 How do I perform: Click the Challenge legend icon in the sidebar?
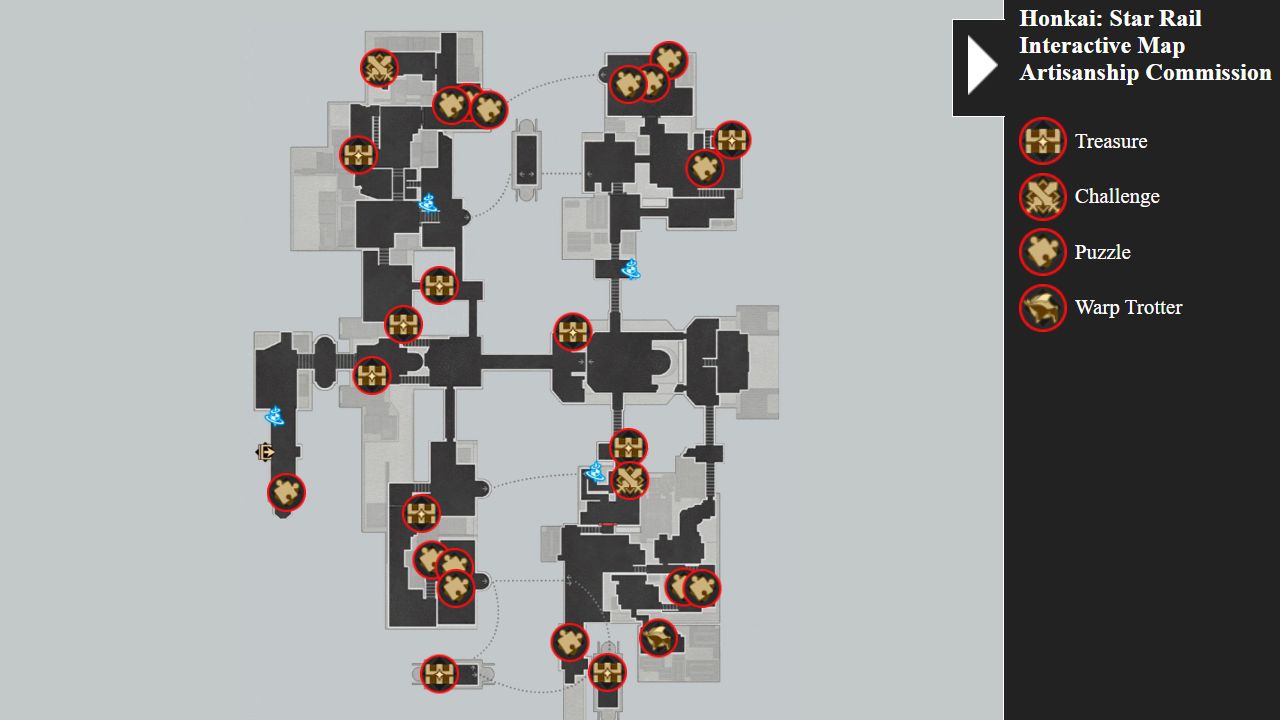(x=1042, y=197)
